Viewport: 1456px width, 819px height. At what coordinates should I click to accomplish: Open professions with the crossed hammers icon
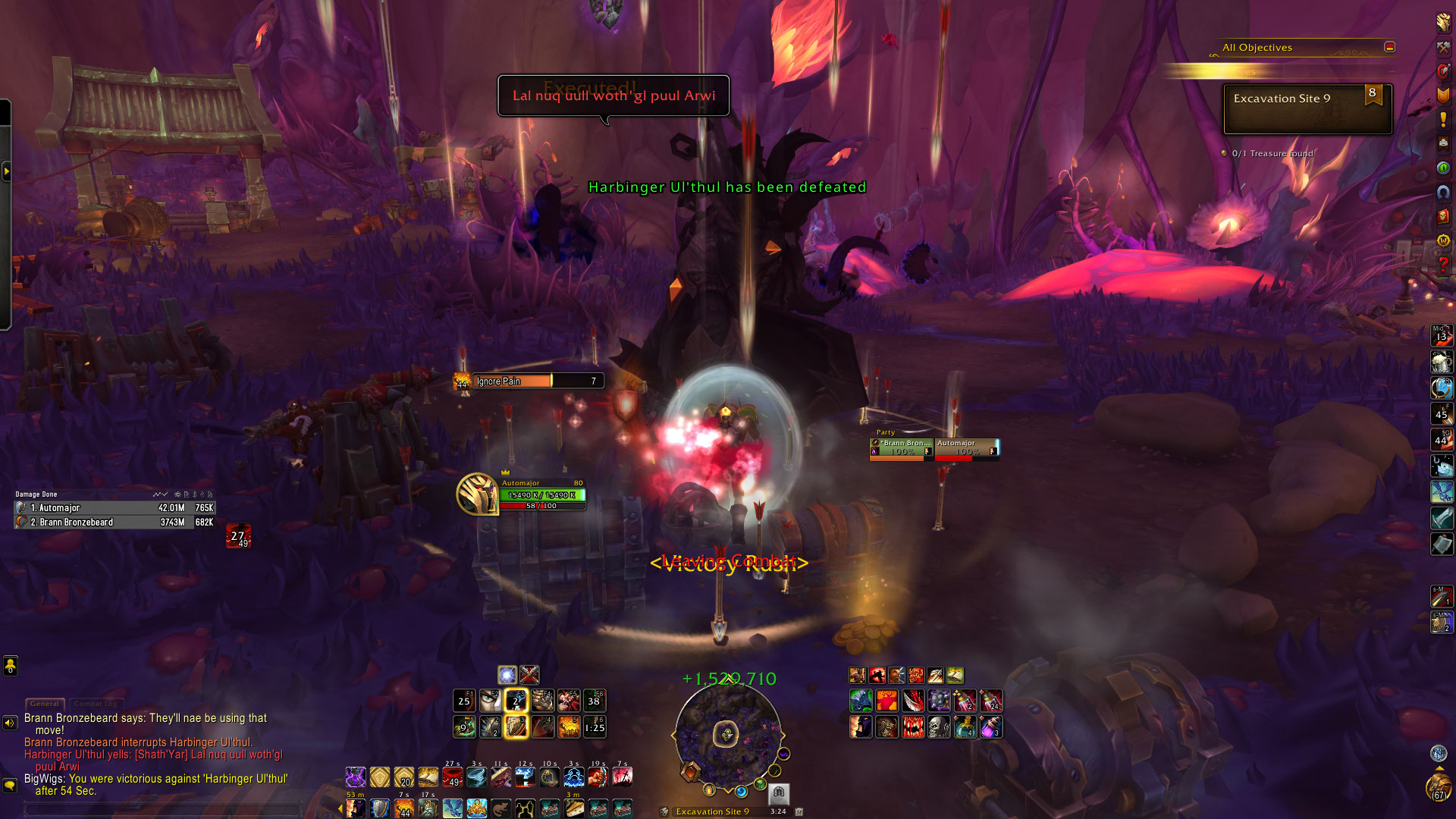[x=1443, y=47]
